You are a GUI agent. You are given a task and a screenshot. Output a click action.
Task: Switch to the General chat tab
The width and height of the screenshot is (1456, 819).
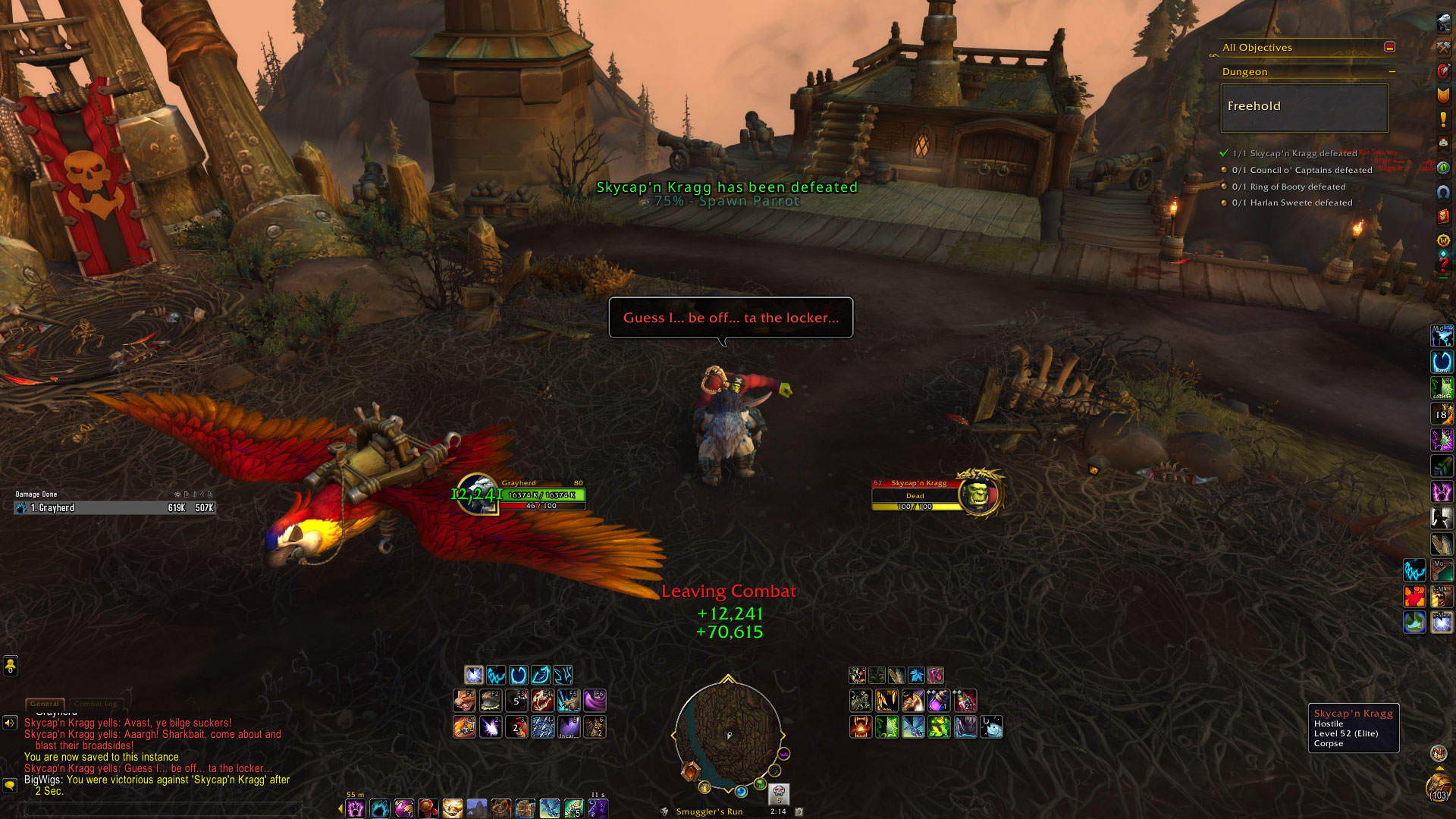tap(45, 704)
